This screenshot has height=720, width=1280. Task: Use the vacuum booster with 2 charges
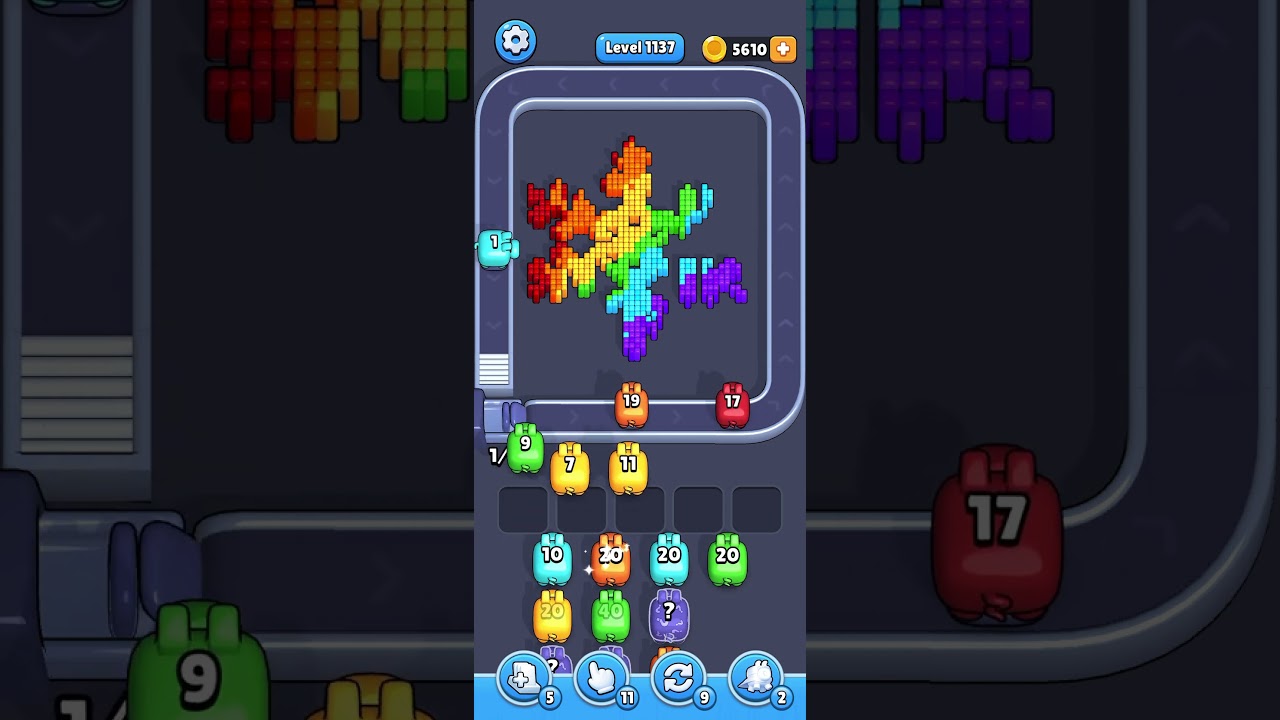click(x=756, y=679)
